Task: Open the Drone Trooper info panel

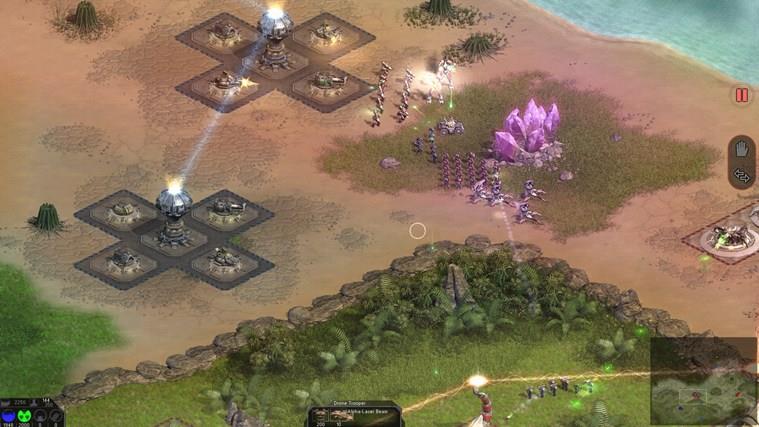Action: point(353,414)
